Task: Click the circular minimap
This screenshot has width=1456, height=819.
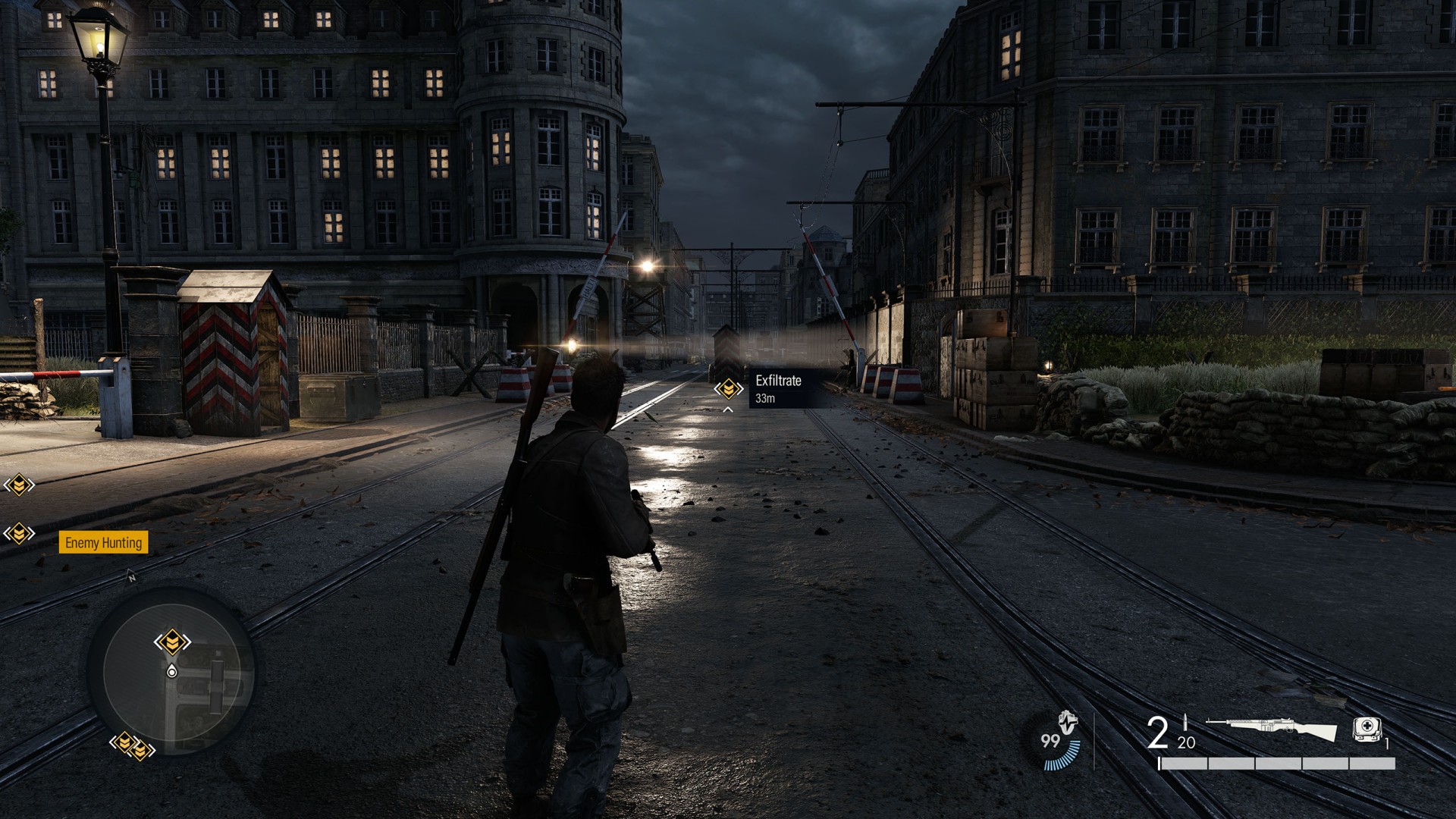Action: [172, 671]
